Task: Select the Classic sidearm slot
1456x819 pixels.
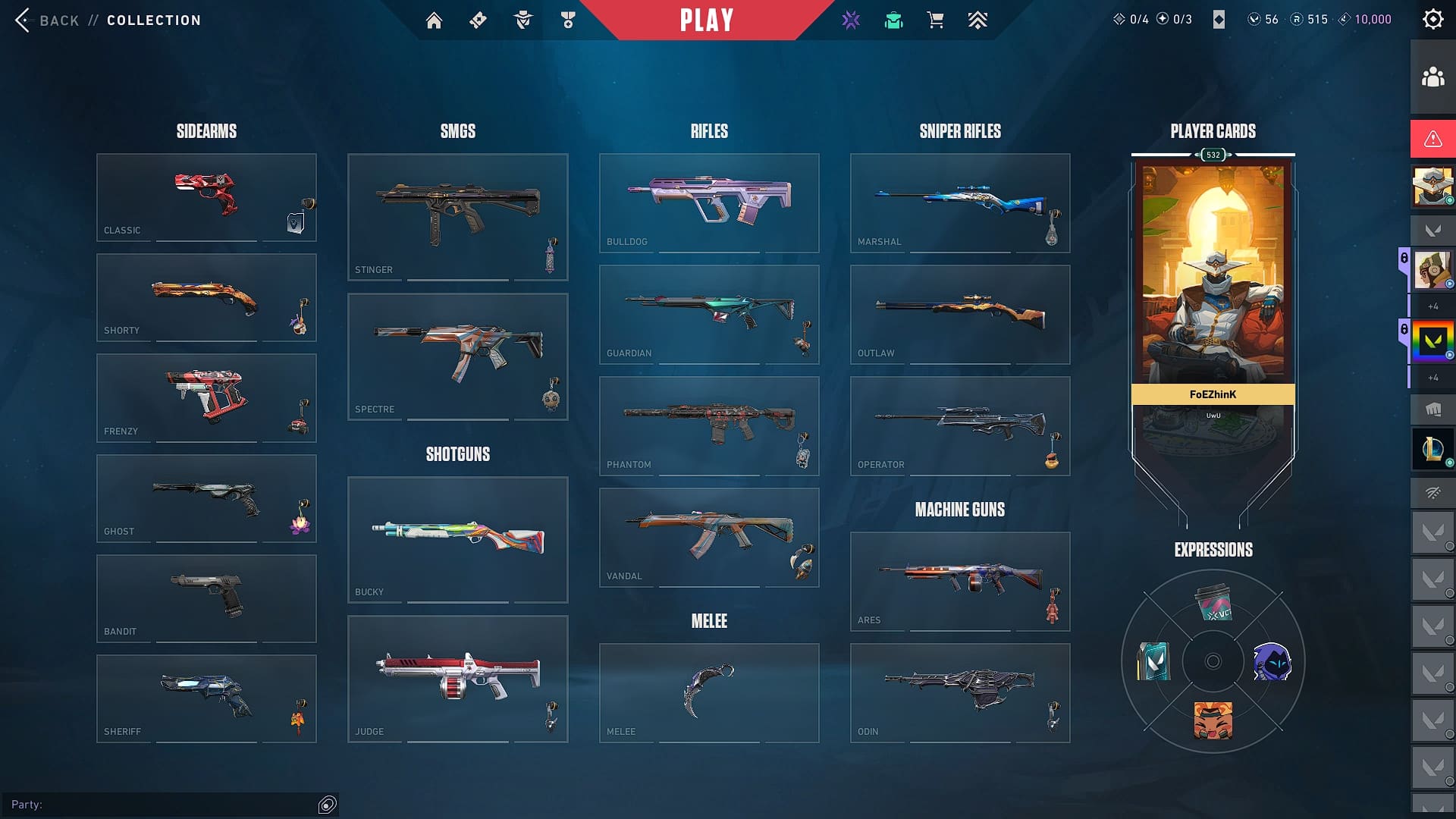Action: (206, 197)
